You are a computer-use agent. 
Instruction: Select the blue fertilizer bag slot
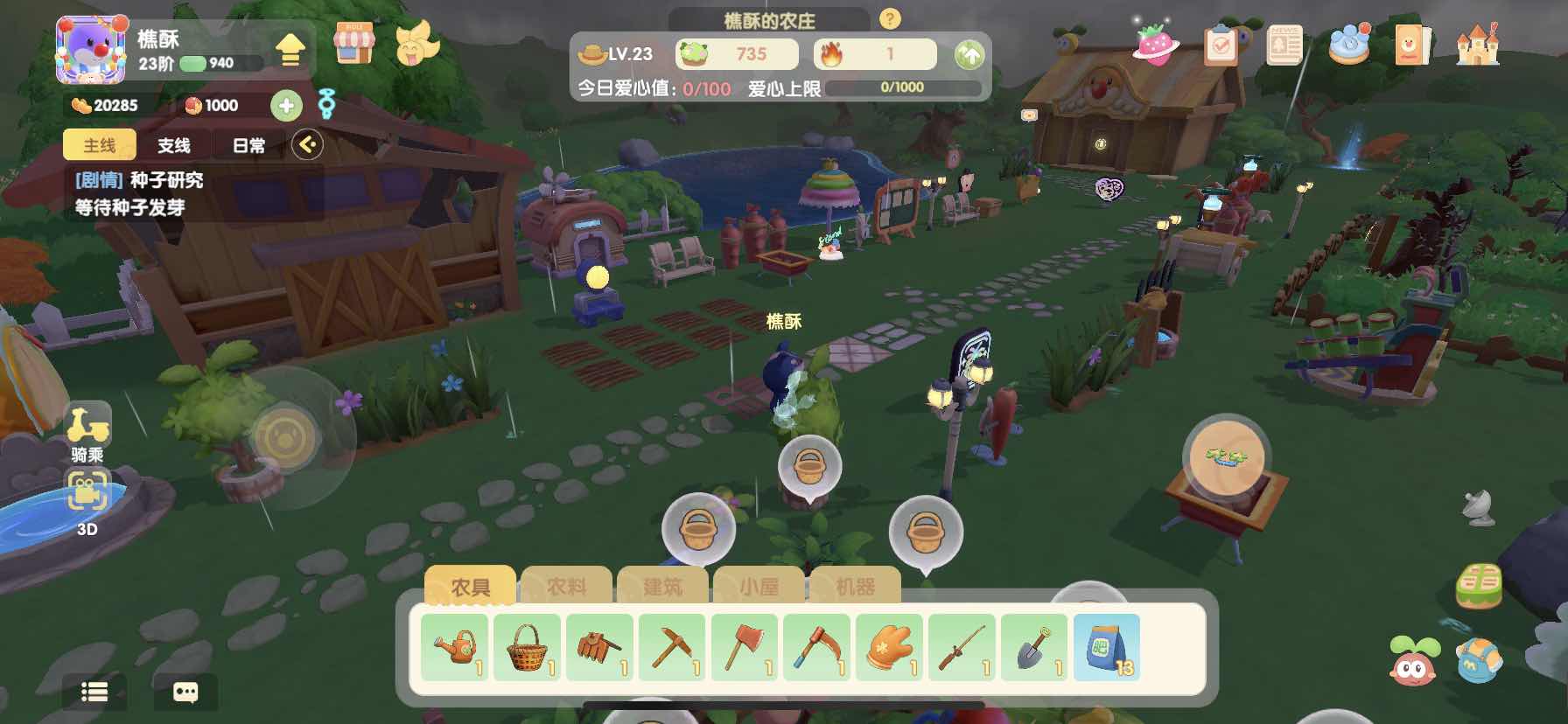click(x=1107, y=648)
